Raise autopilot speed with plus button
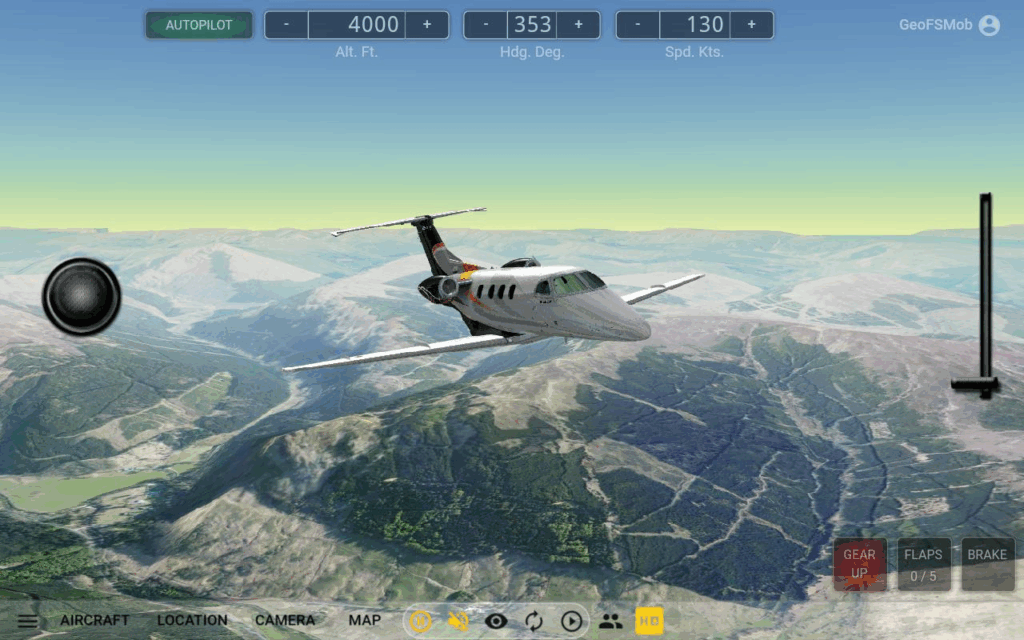This screenshot has height=640, width=1024. click(751, 25)
